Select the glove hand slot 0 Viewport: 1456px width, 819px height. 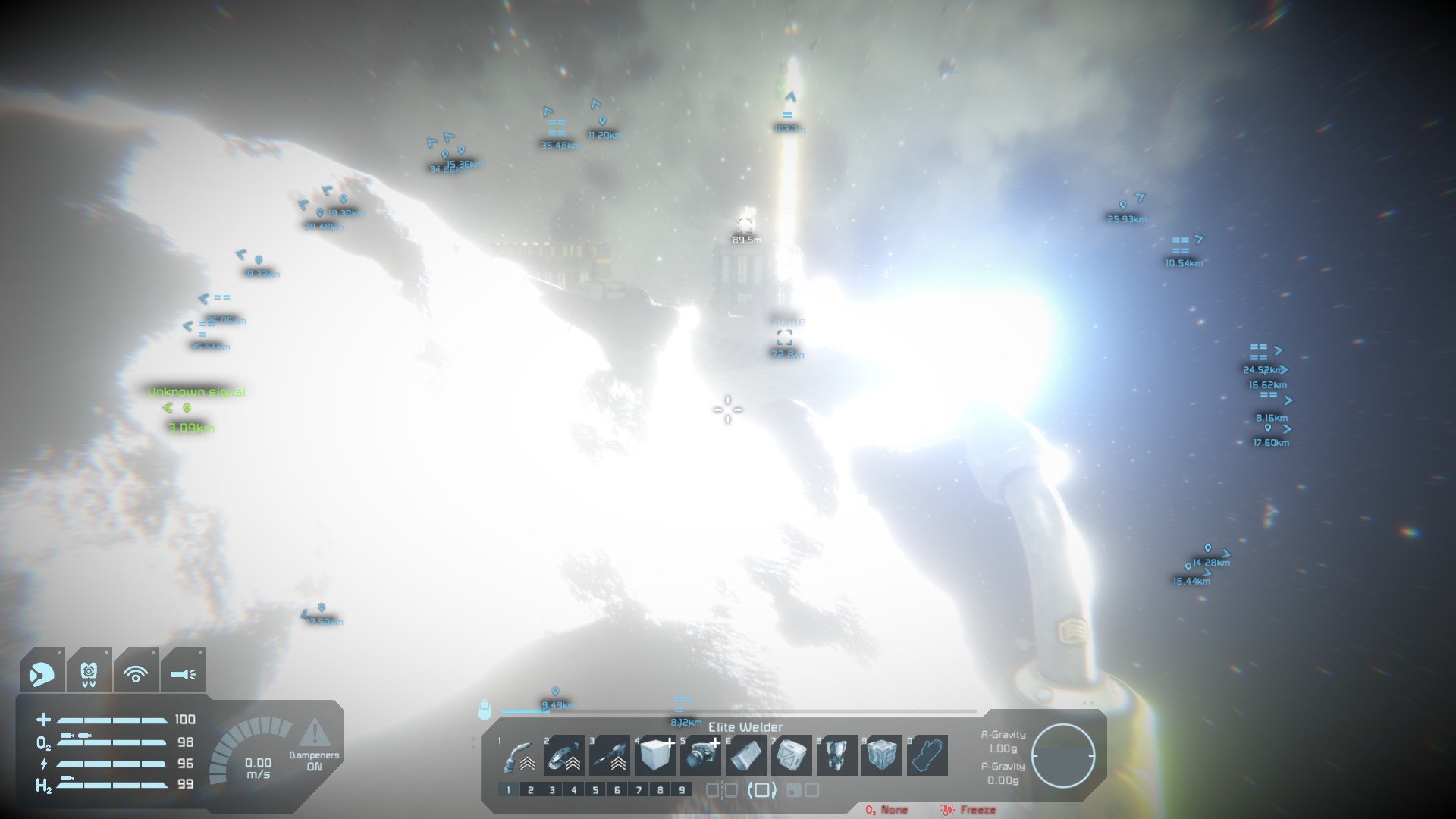tap(927, 755)
